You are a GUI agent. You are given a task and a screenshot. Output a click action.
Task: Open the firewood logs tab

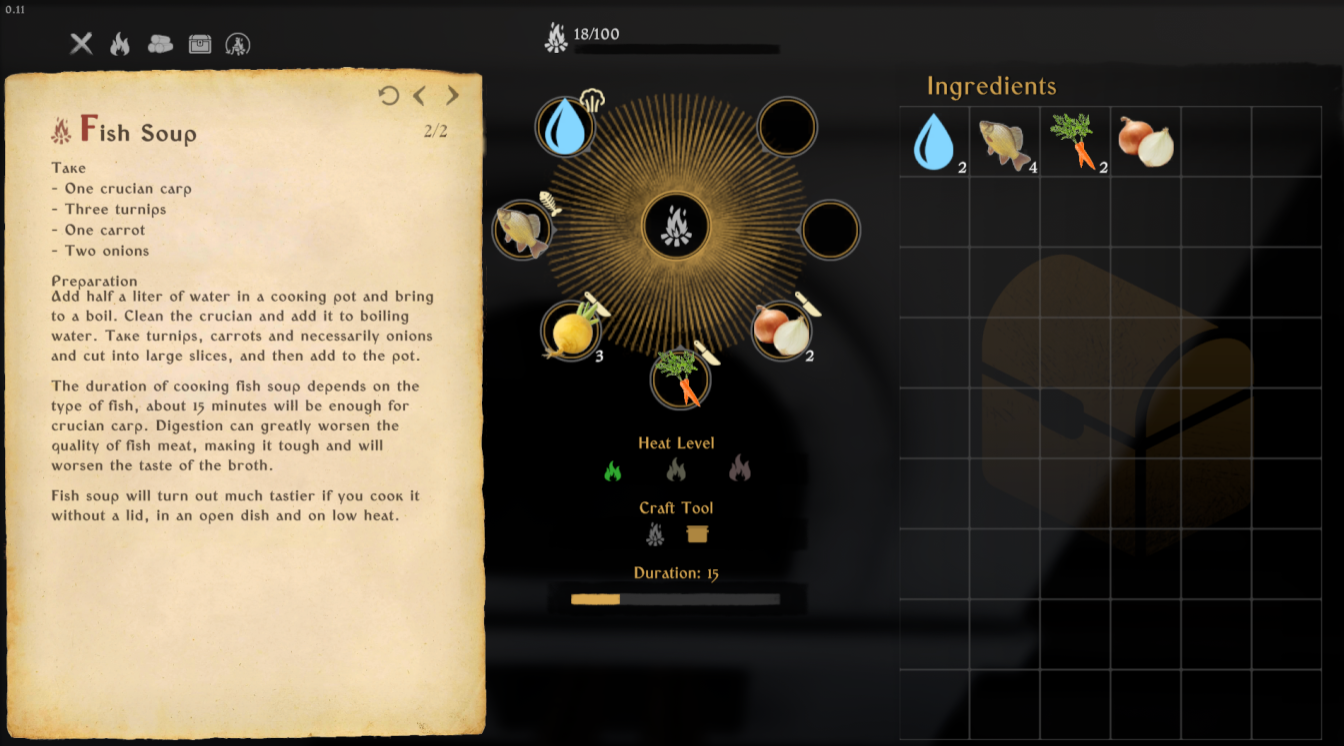160,44
